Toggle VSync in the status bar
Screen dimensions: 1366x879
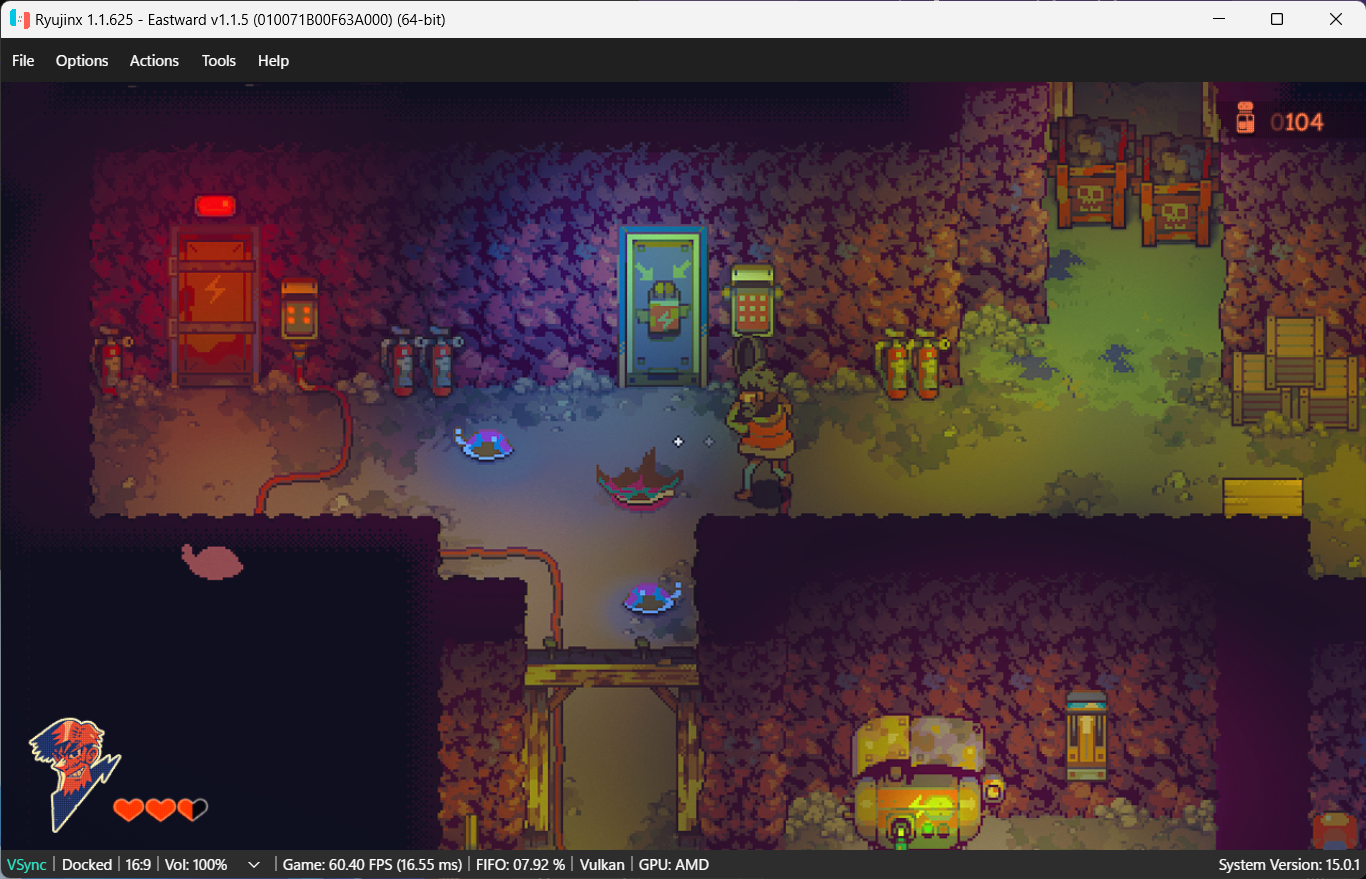pyautogui.click(x=26, y=864)
